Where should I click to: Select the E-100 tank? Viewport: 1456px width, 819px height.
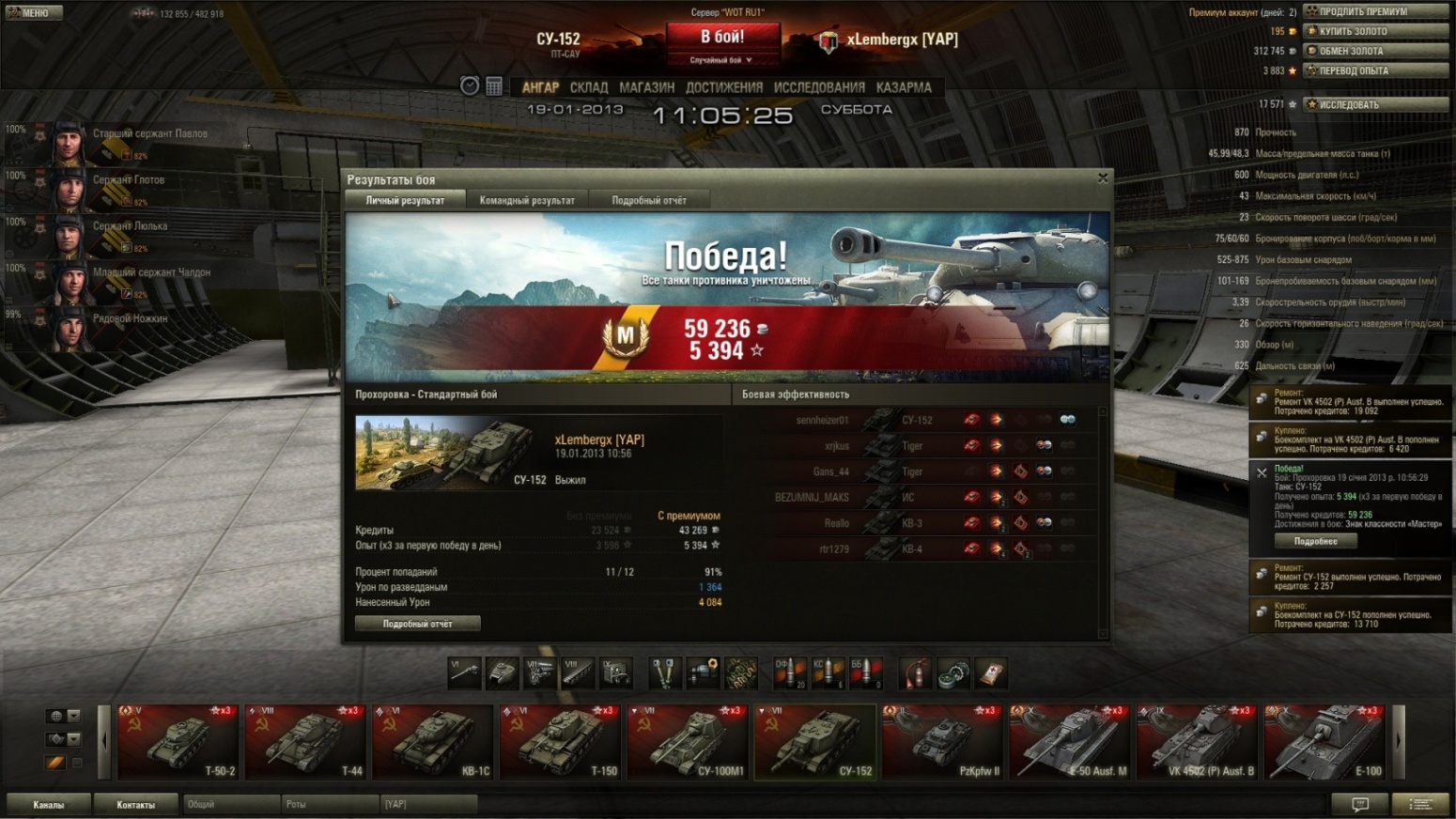pyautogui.click(x=1324, y=742)
